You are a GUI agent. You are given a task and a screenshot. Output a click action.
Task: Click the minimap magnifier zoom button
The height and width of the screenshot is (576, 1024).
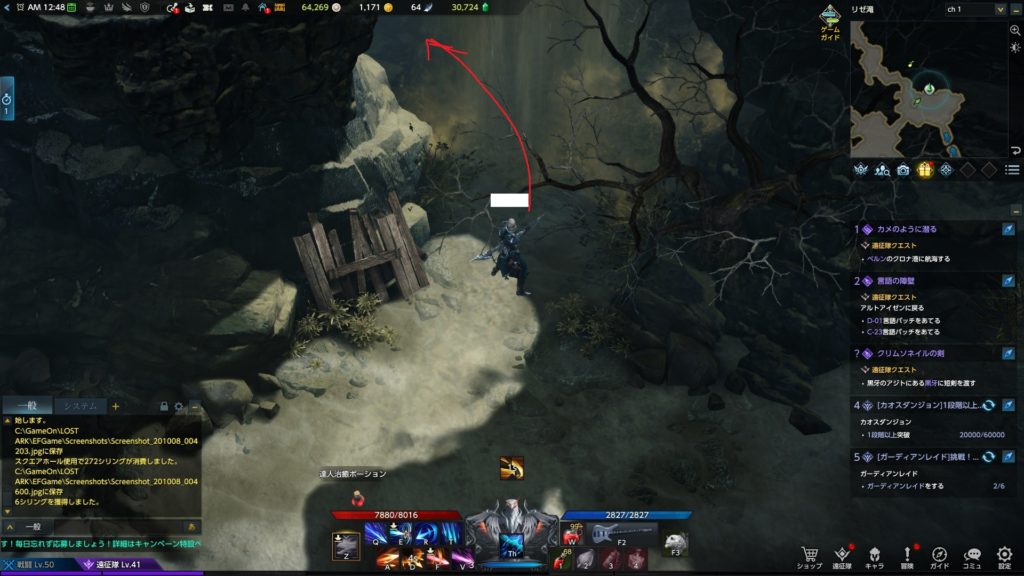coord(1015,31)
